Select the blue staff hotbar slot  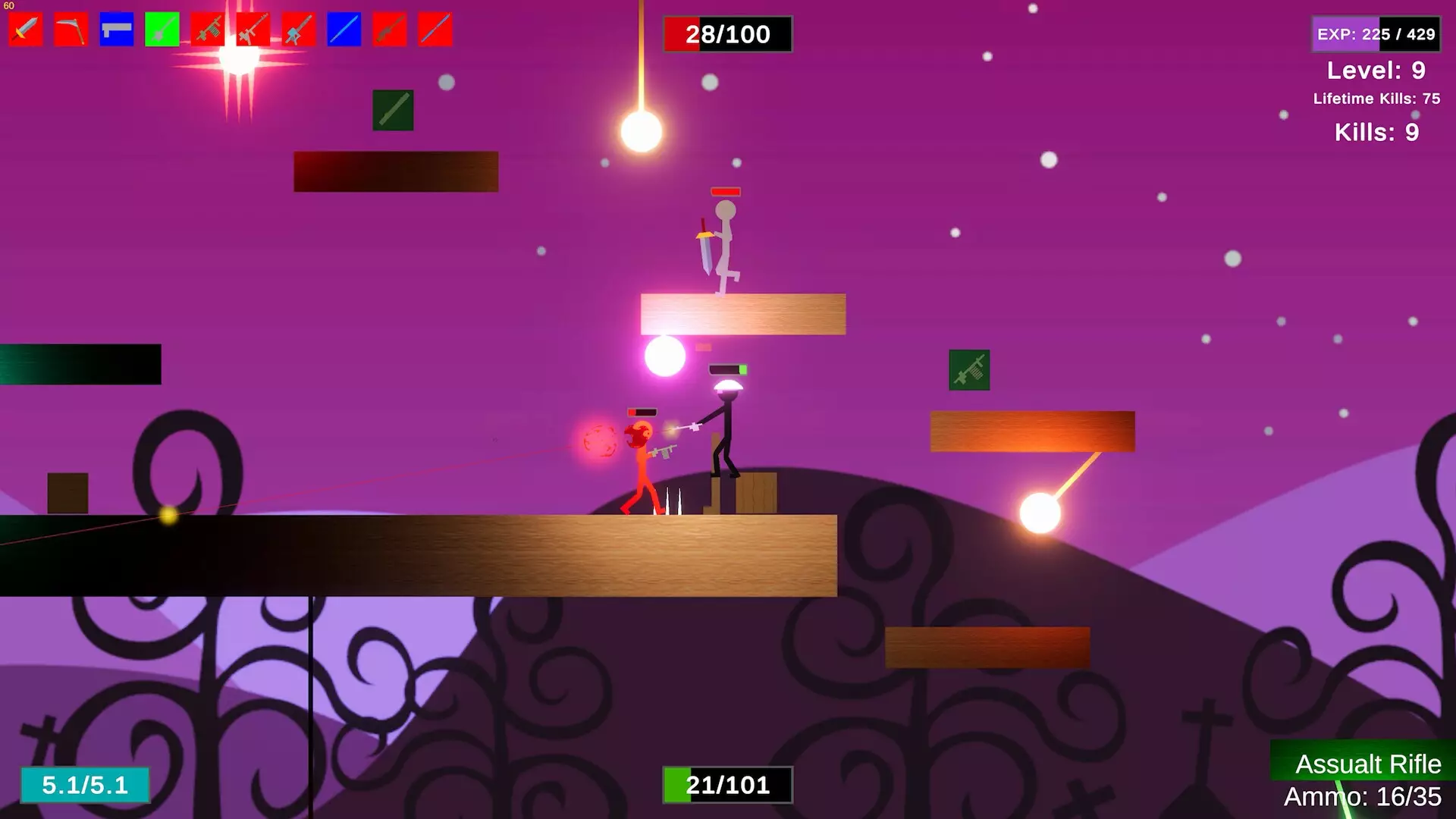(343, 29)
